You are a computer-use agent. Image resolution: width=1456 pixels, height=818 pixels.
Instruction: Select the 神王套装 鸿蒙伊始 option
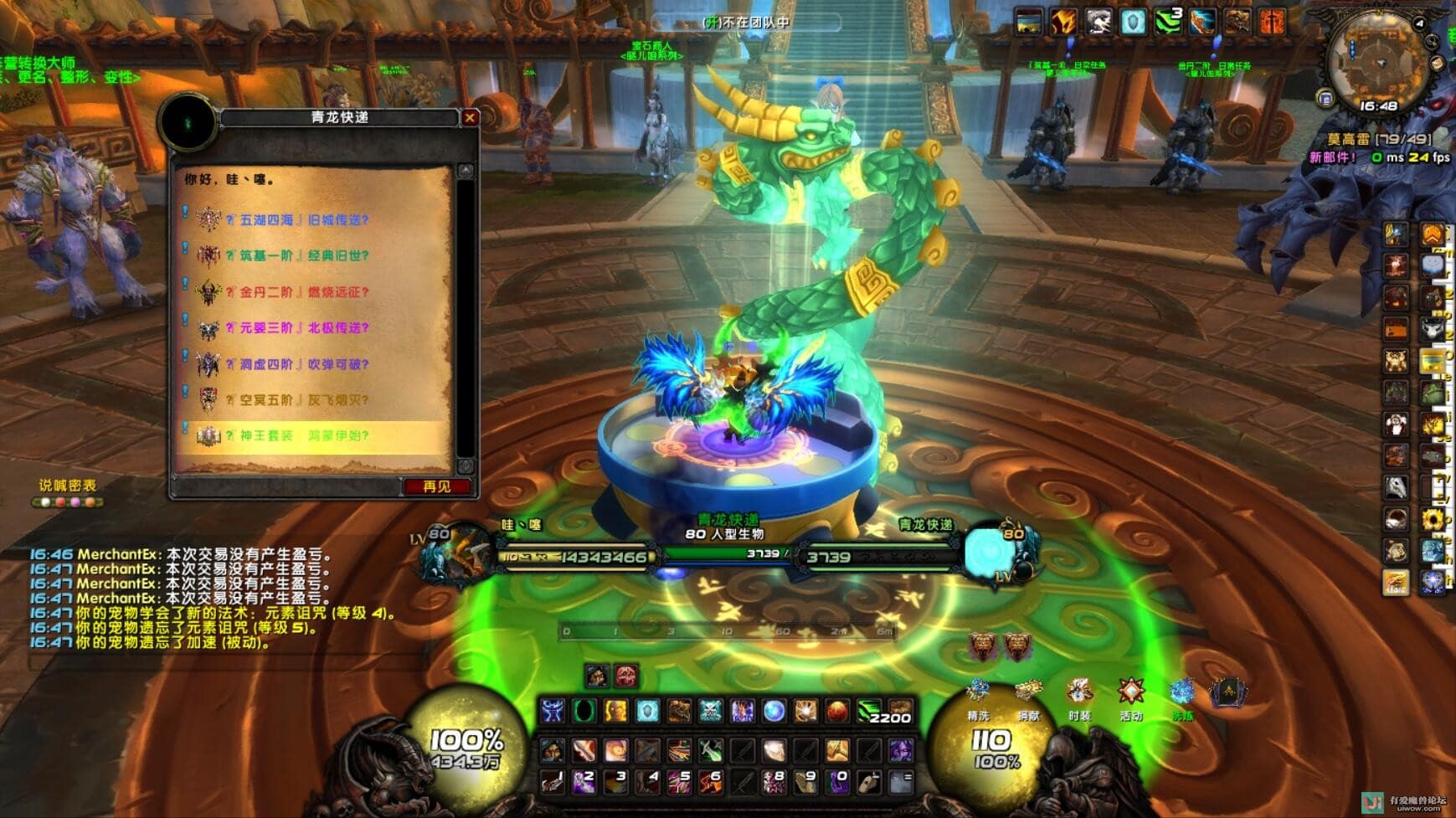click(305, 435)
